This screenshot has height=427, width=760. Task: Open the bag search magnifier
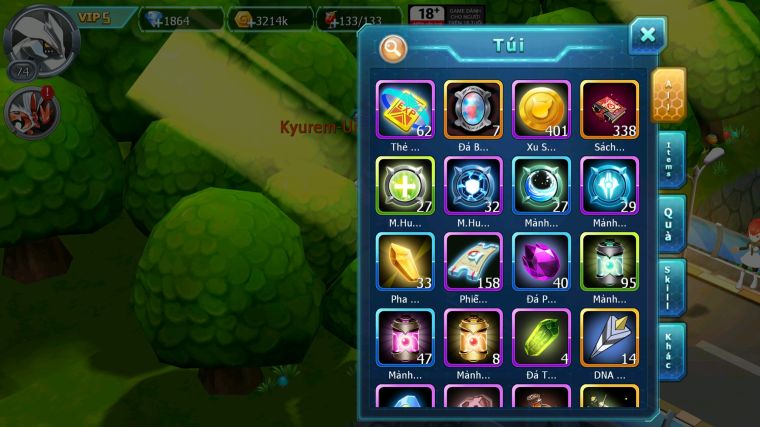pyautogui.click(x=394, y=47)
